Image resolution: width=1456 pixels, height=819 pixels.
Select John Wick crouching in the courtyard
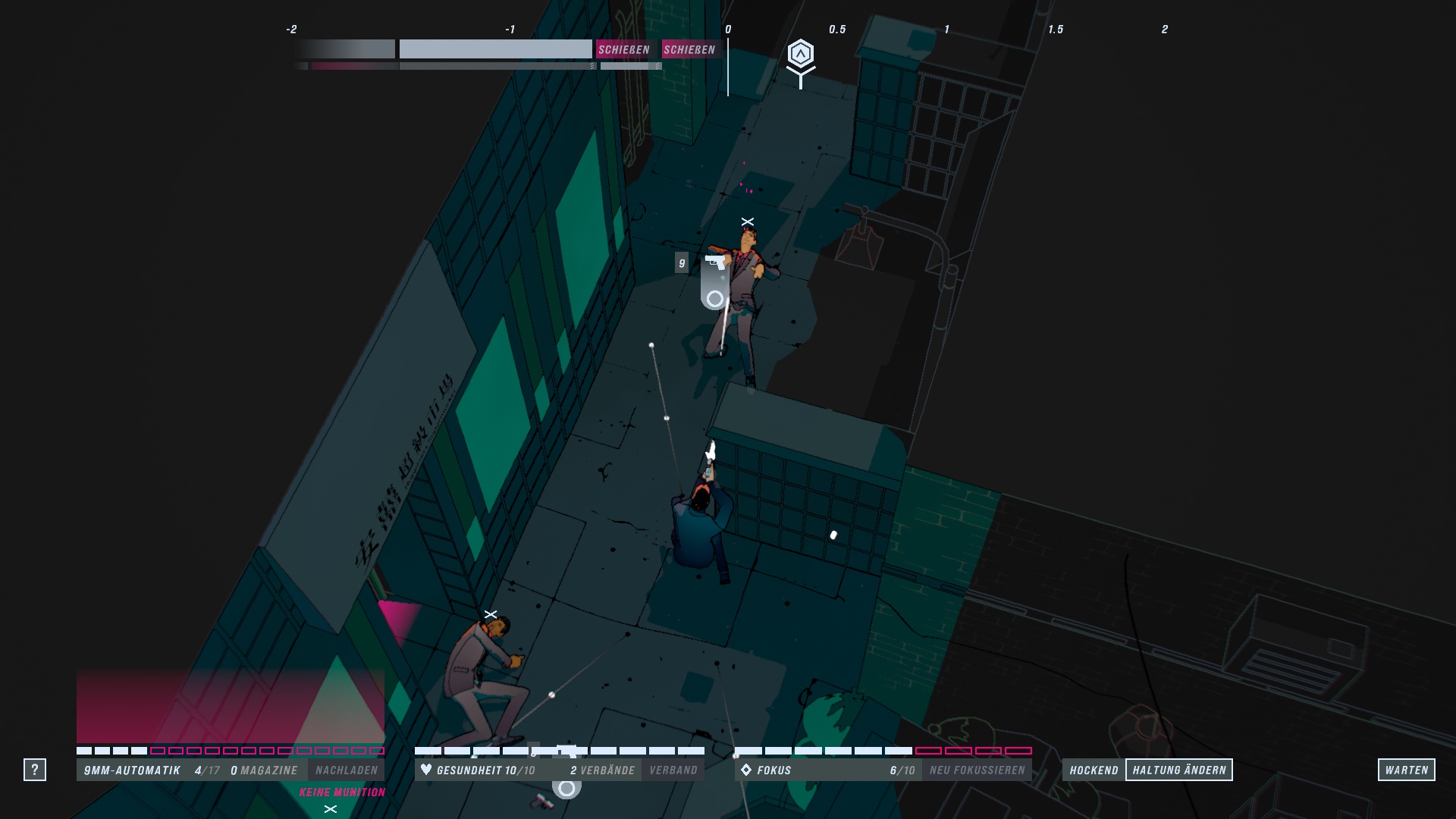point(698,523)
